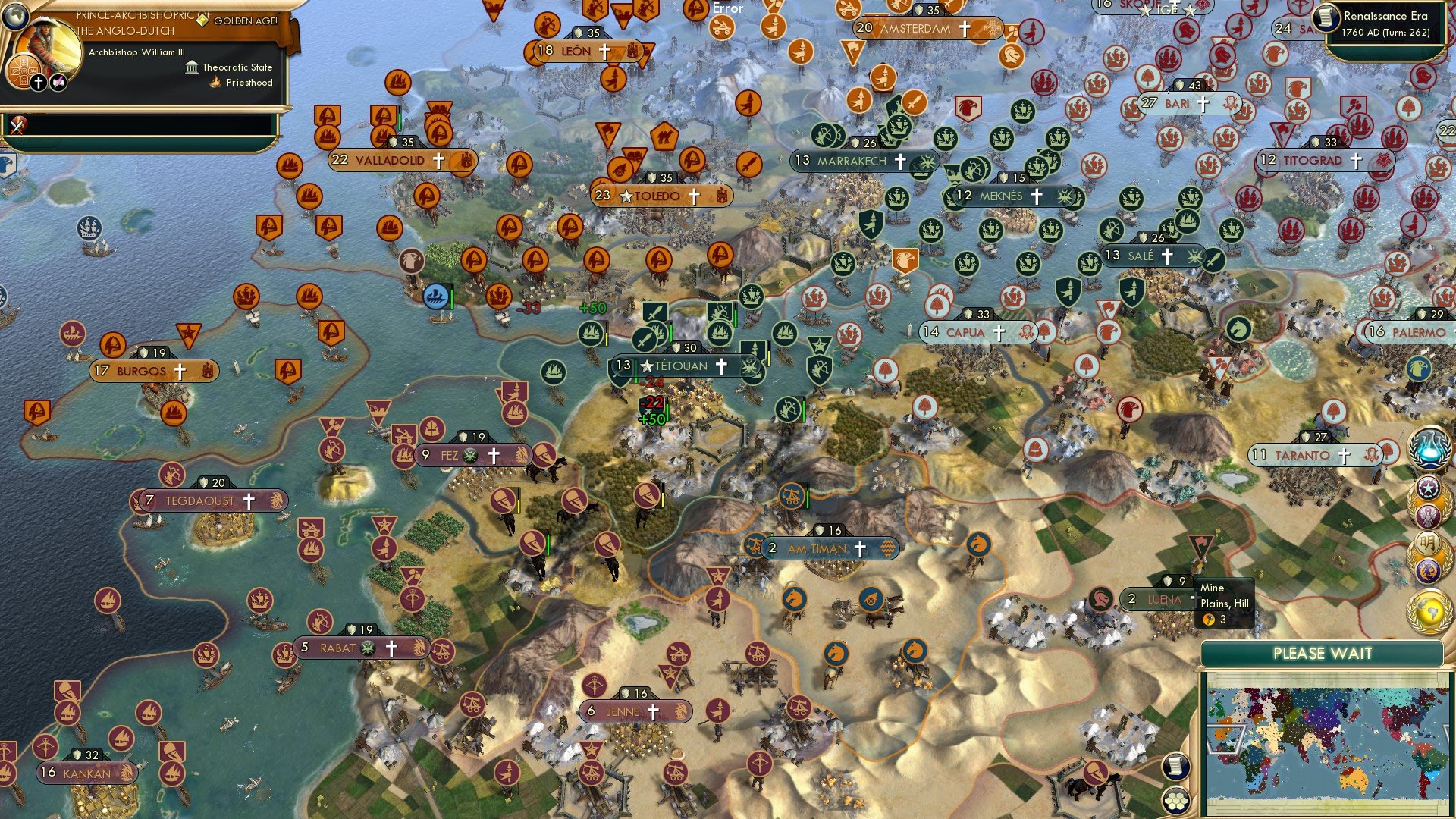Click the Theocratic State government entry
This screenshot has width=1456, height=819.
237,67
